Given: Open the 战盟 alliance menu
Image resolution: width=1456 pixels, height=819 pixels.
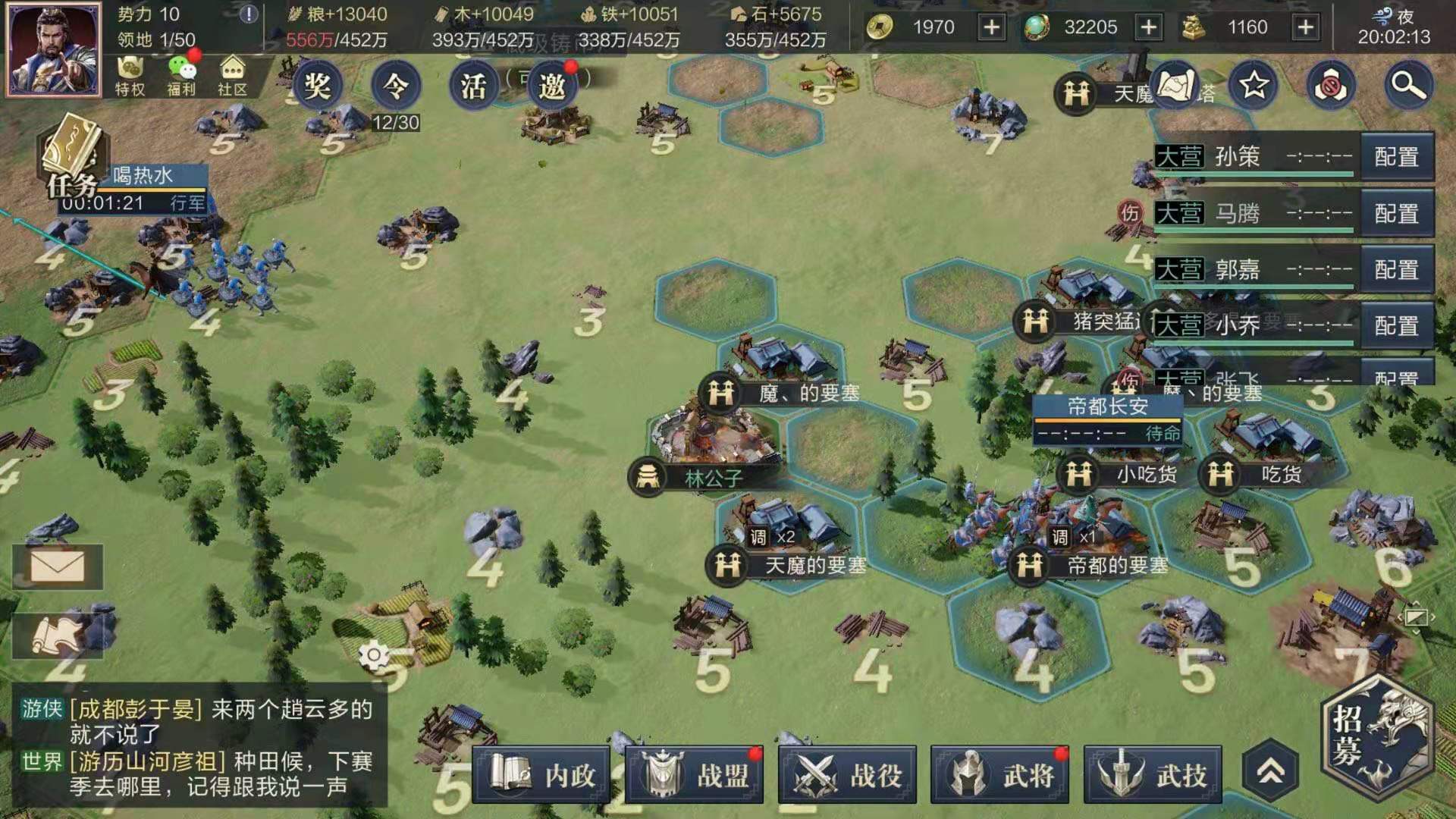Looking at the screenshot, I should [x=694, y=775].
